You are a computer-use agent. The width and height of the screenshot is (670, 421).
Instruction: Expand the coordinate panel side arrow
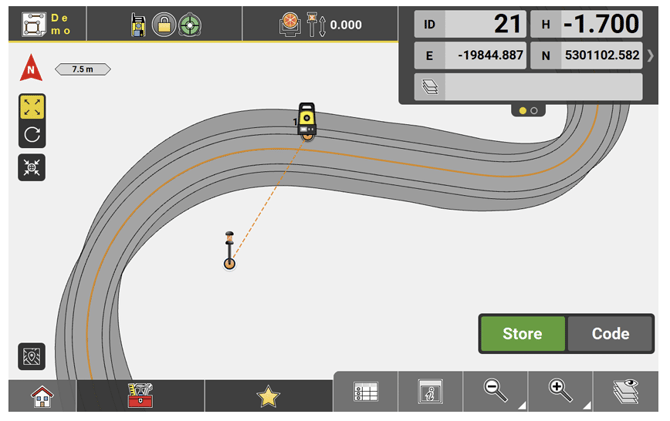point(649,55)
